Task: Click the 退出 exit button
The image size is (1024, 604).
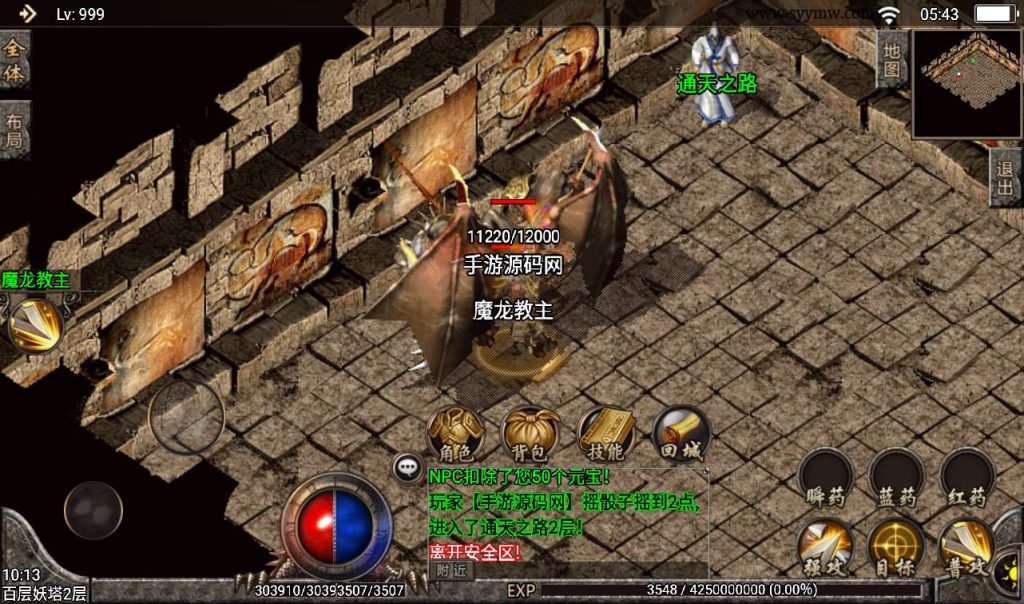Action: [1006, 179]
